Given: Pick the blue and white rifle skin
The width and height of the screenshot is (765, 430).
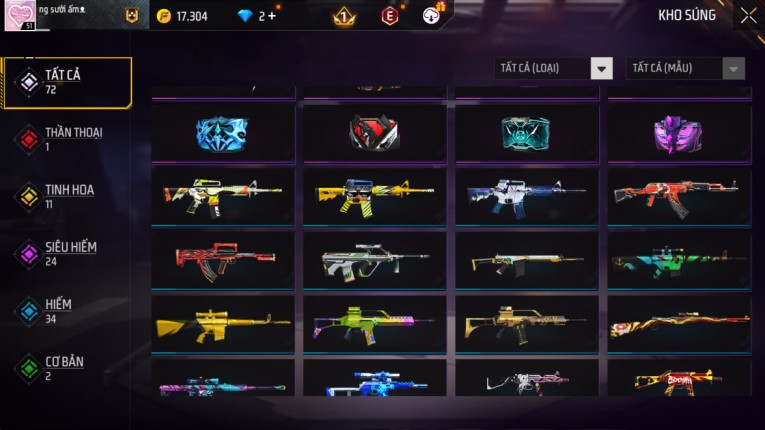Looking at the screenshot, I should click(526, 196).
